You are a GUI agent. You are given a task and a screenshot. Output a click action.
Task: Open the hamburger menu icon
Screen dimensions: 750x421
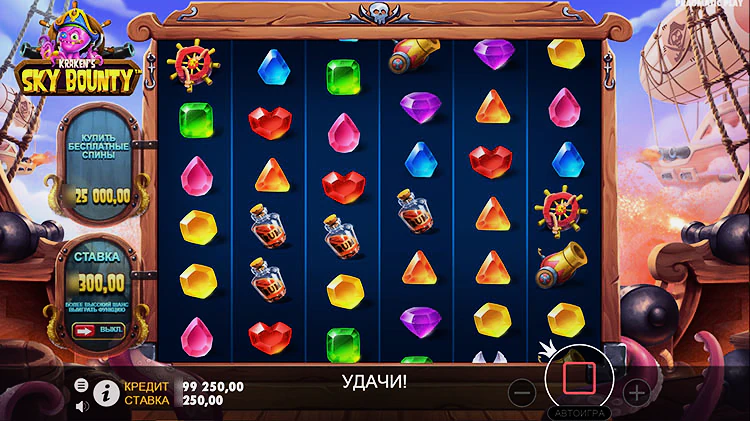pyautogui.click(x=81, y=385)
